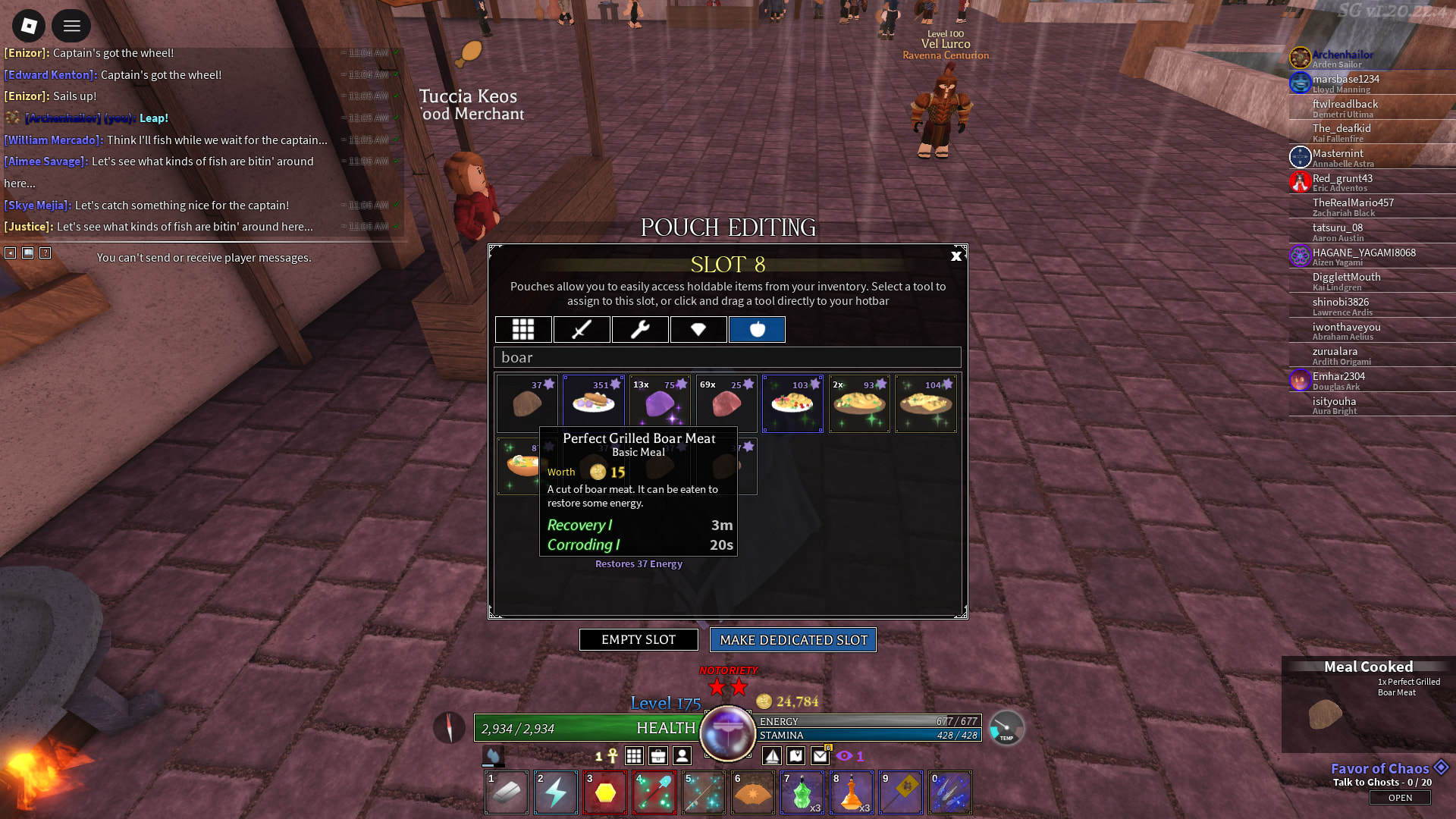Open the wrench tools tab
This screenshot has width=1456, height=819.
(x=640, y=329)
